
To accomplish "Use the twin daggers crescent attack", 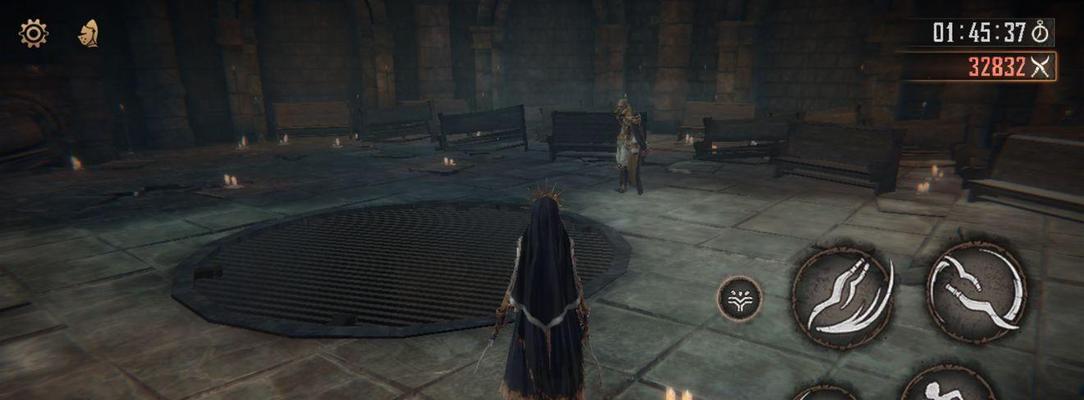I will [x=842, y=296].
